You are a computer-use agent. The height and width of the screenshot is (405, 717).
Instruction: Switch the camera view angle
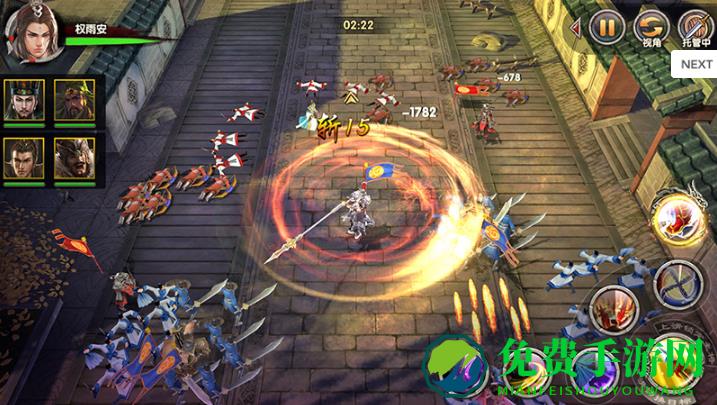[652, 25]
